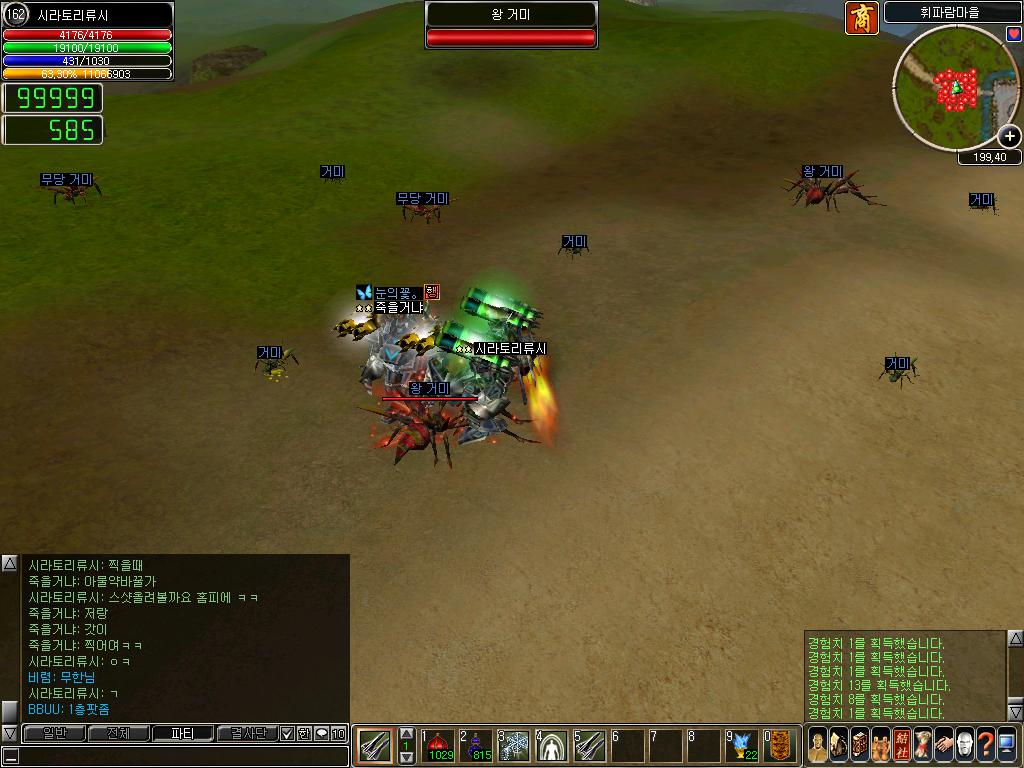Image resolution: width=1024 pixels, height=768 pixels.
Task: Use the blue crystal item in slot 9
Action: point(742,745)
